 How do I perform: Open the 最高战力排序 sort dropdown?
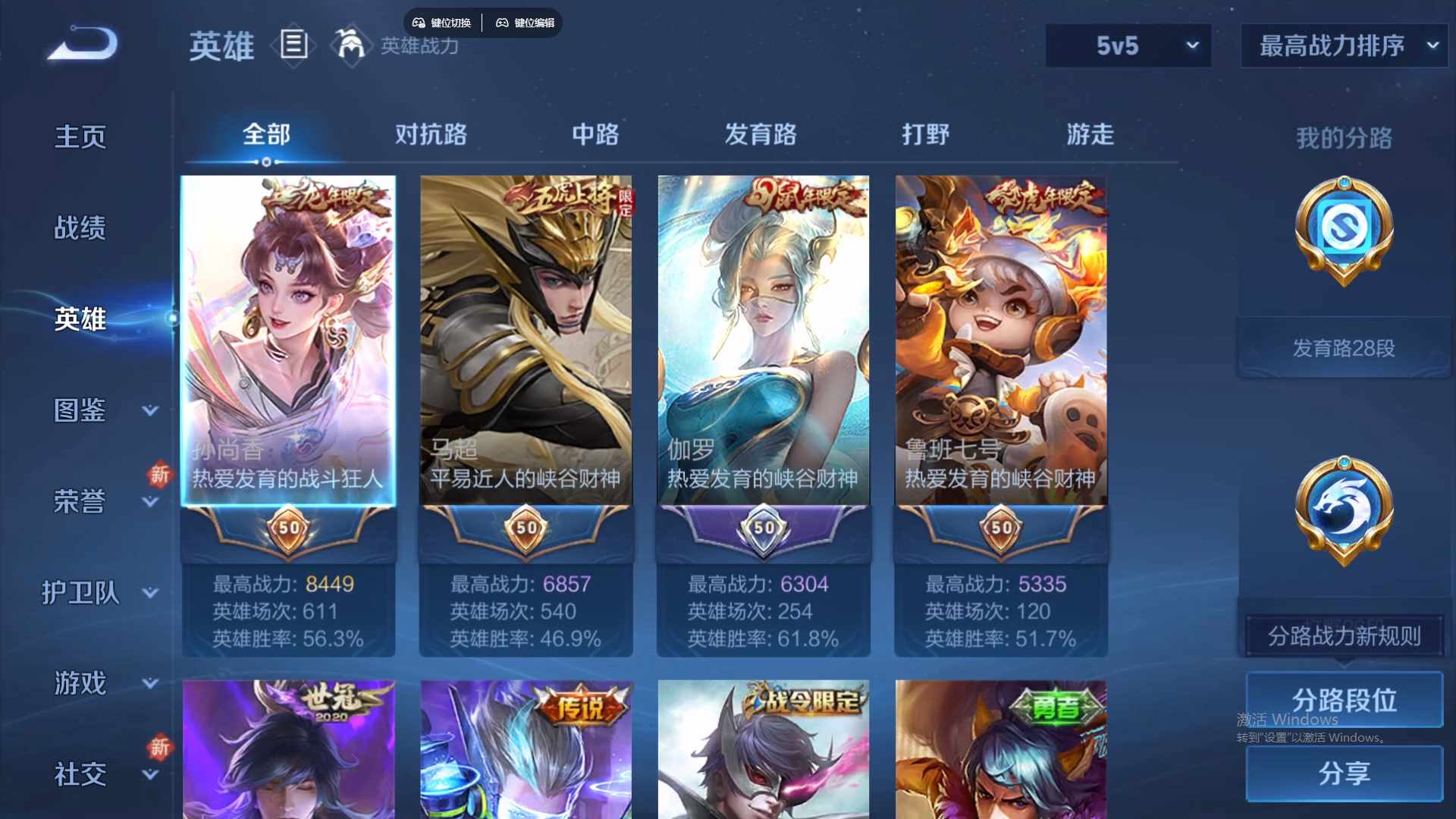tap(1342, 45)
